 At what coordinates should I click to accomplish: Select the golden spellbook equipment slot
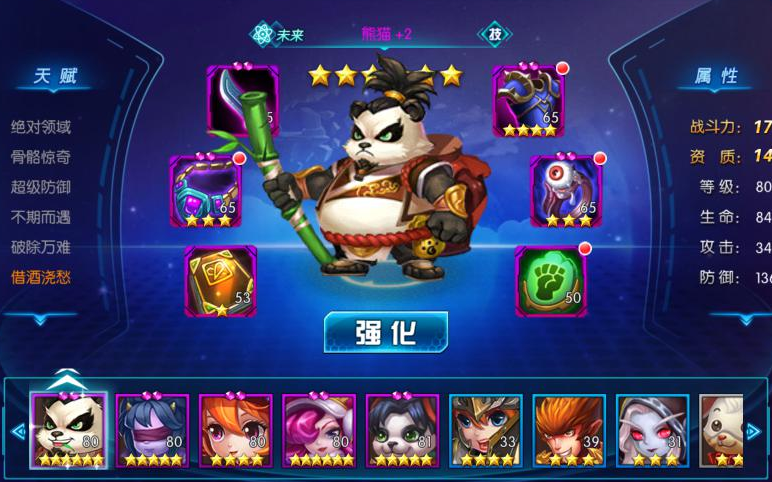point(221,281)
